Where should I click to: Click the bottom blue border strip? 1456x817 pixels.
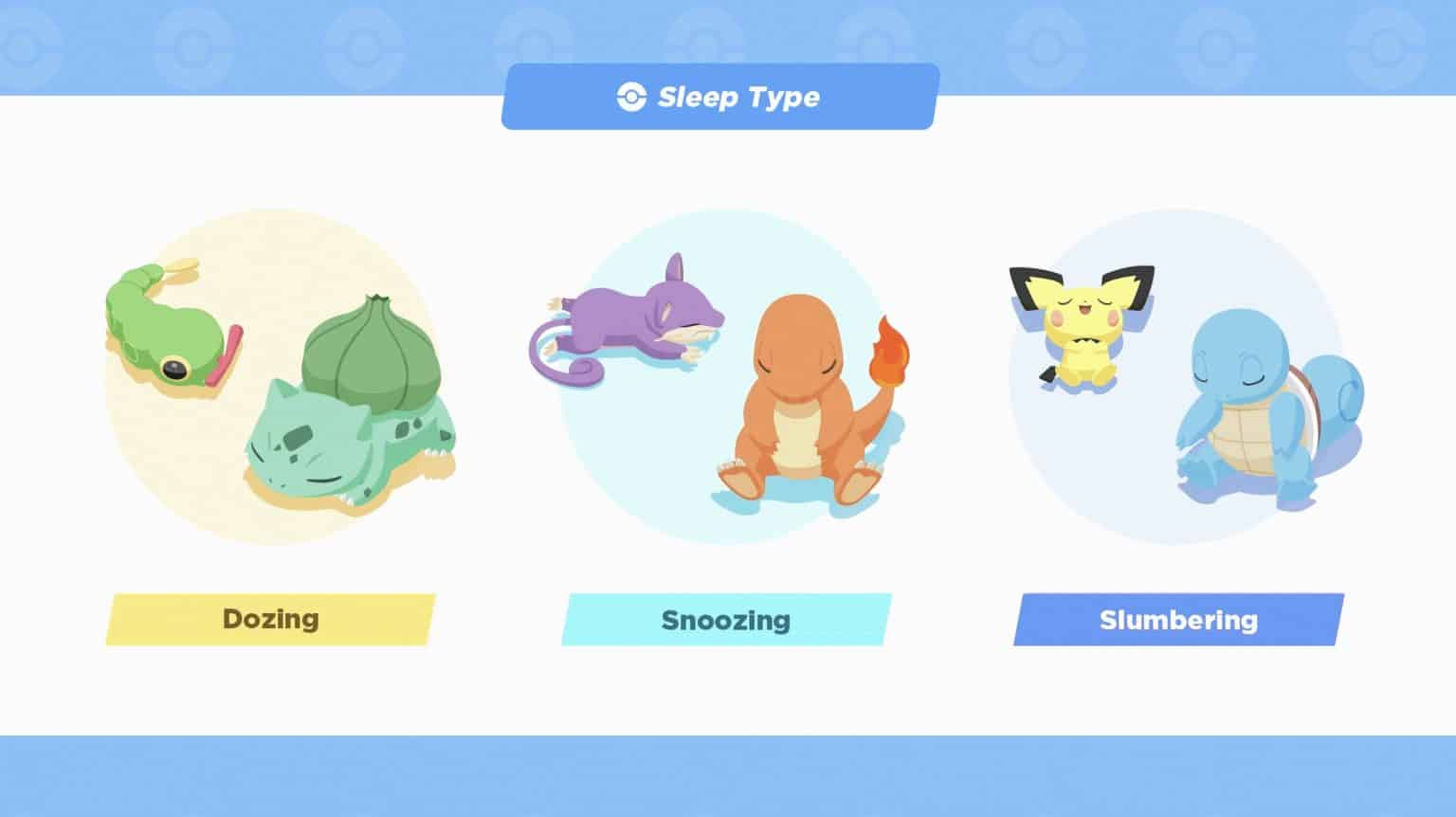[x=728, y=777]
